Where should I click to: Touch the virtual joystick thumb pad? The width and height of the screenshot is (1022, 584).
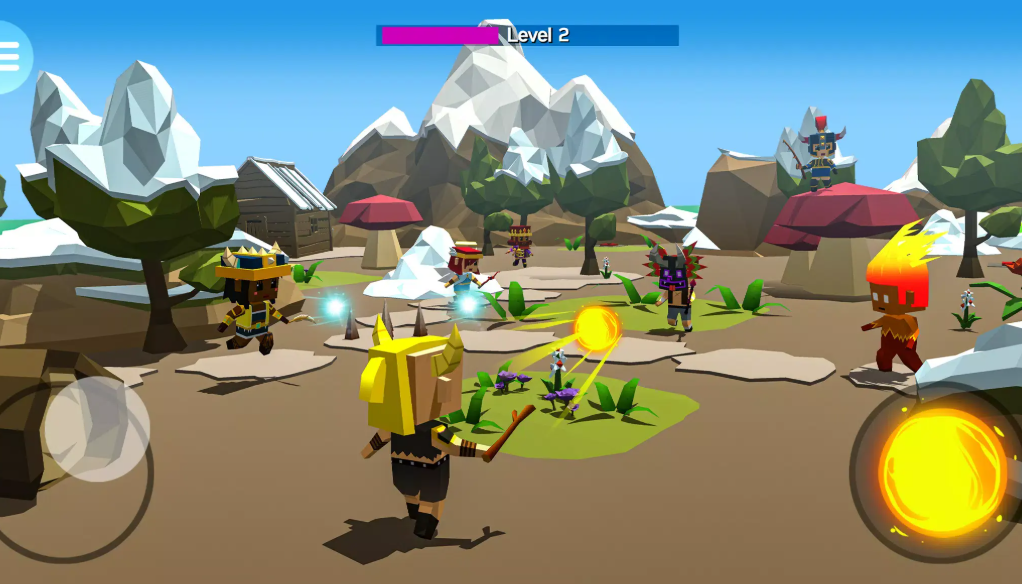97,428
